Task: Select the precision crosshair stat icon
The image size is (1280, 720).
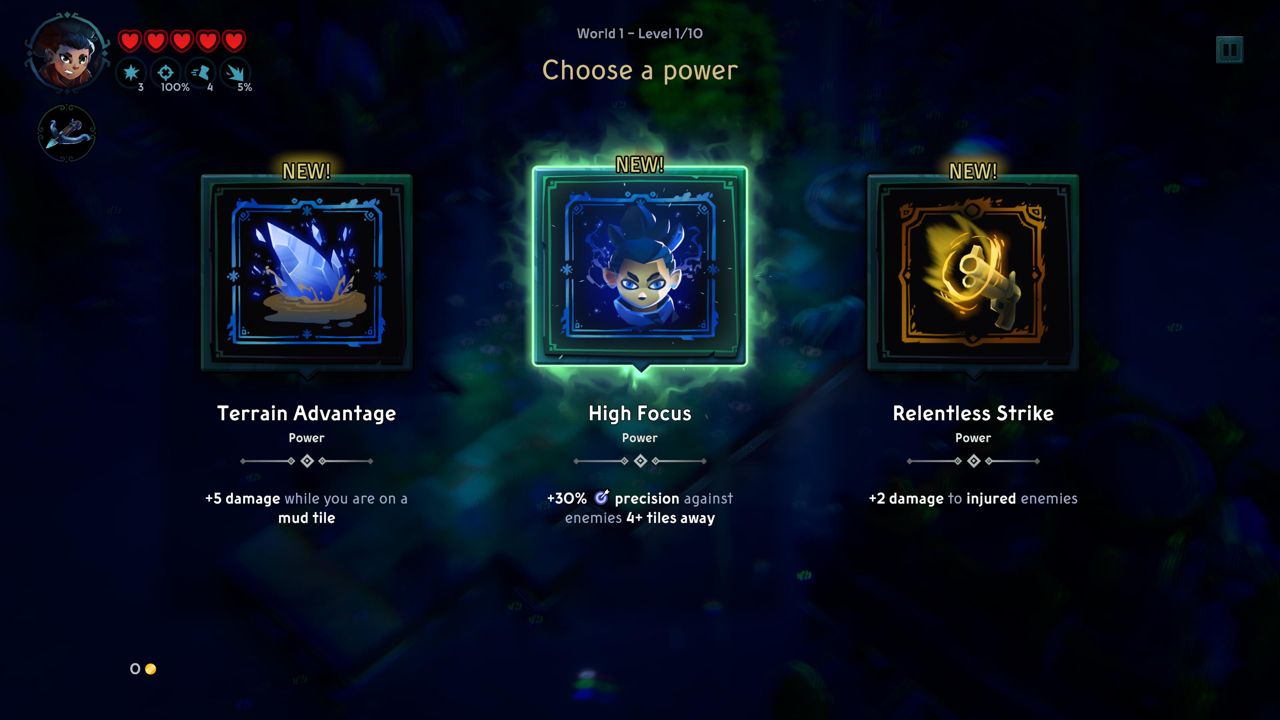Action: 167,73
